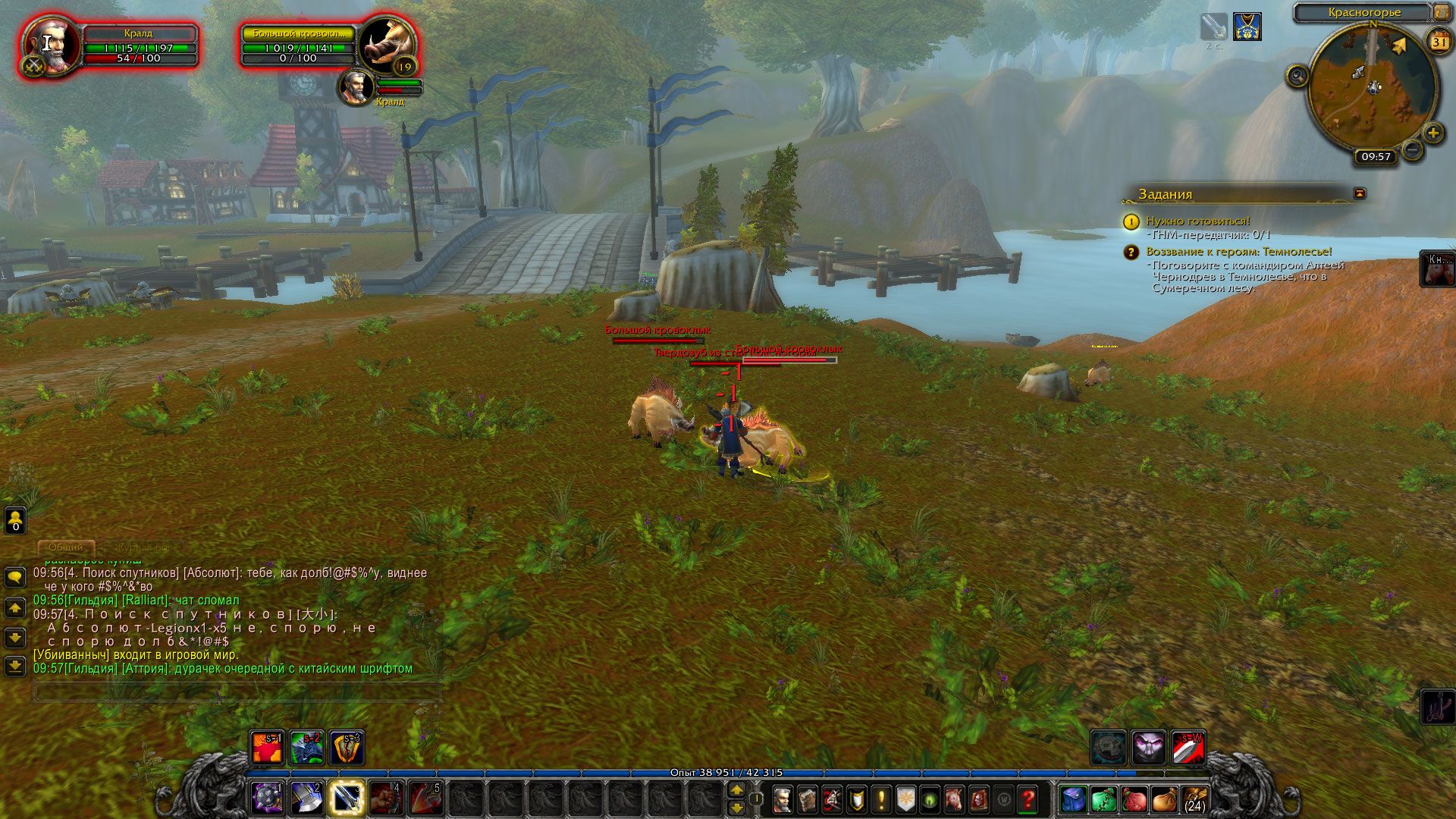Image resolution: width=1456 pixels, height=819 pixels.
Task: Use the clenched fist ability in slot 4
Action: 386,798
